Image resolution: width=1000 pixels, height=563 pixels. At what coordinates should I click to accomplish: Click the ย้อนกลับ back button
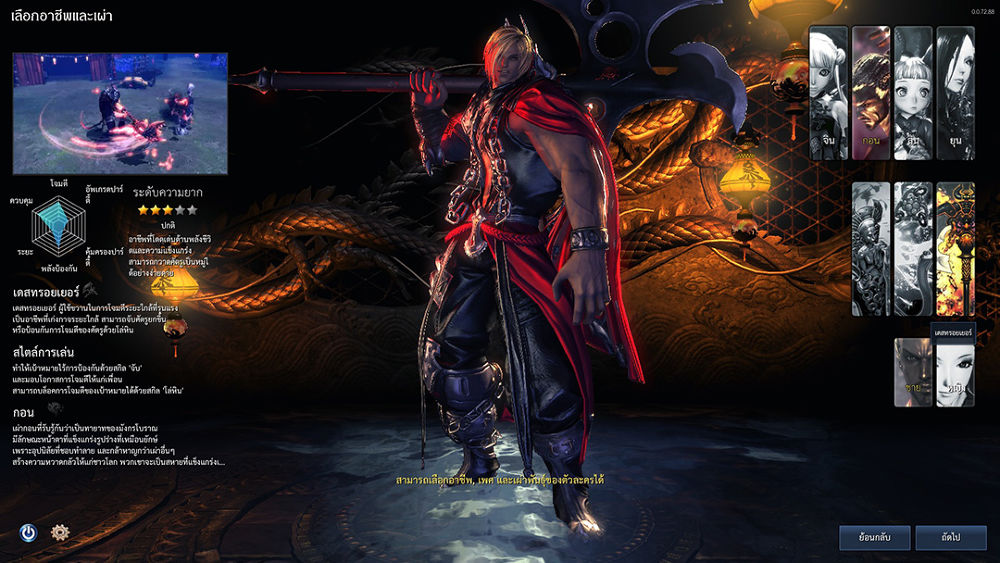875,538
